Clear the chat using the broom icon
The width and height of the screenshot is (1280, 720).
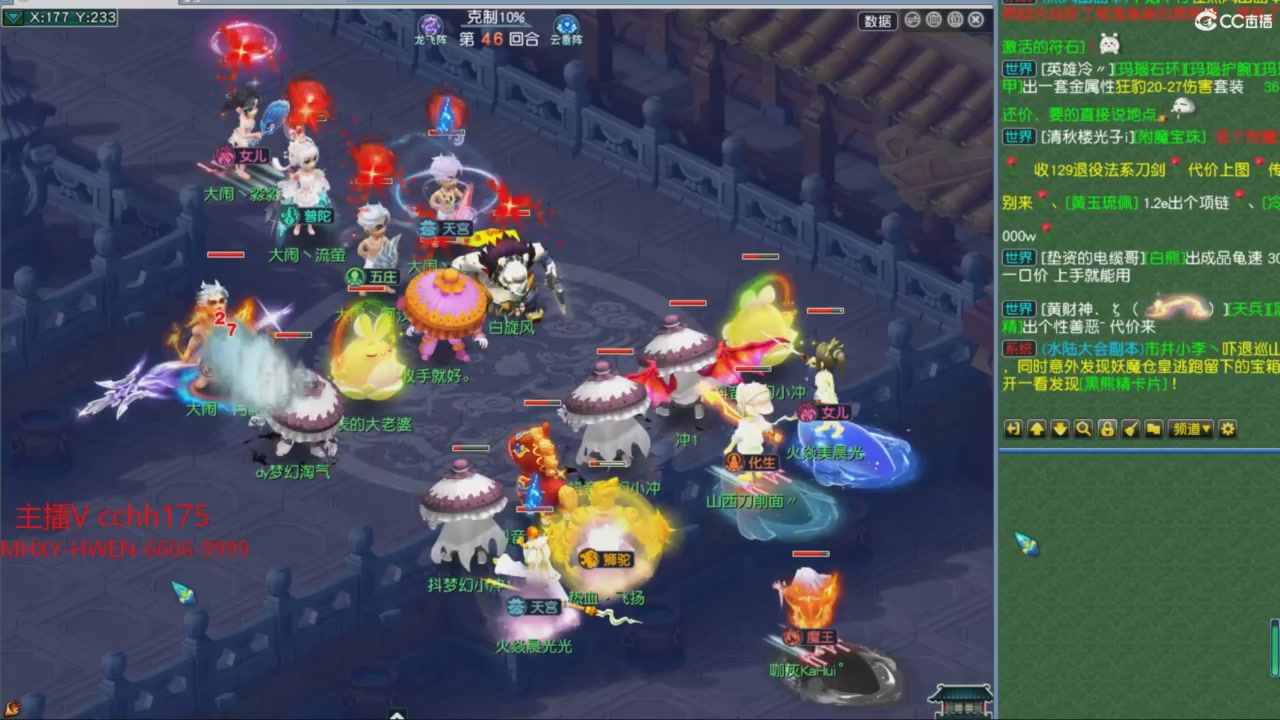tap(1131, 429)
